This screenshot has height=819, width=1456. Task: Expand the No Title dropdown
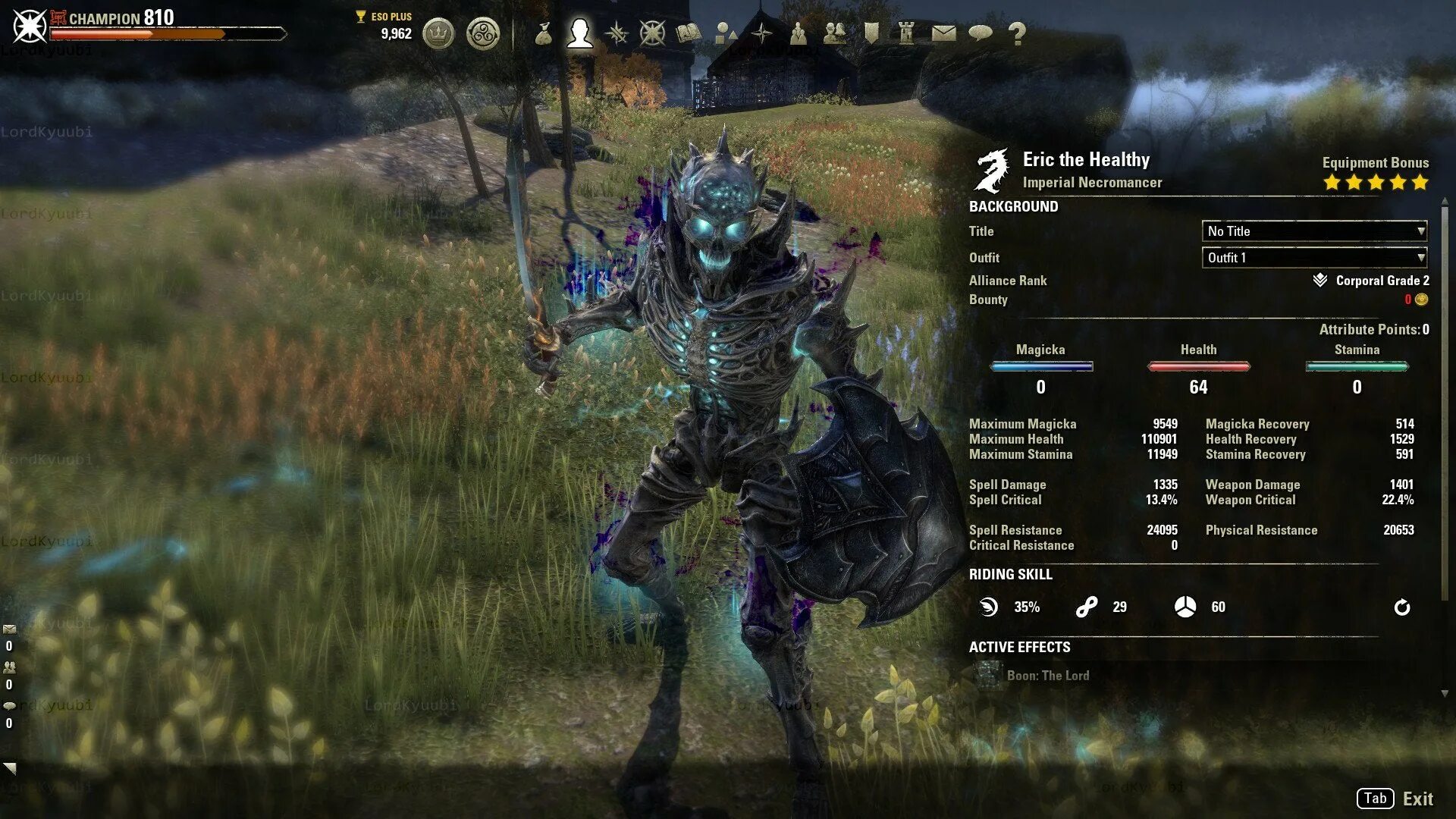coord(1314,231)
